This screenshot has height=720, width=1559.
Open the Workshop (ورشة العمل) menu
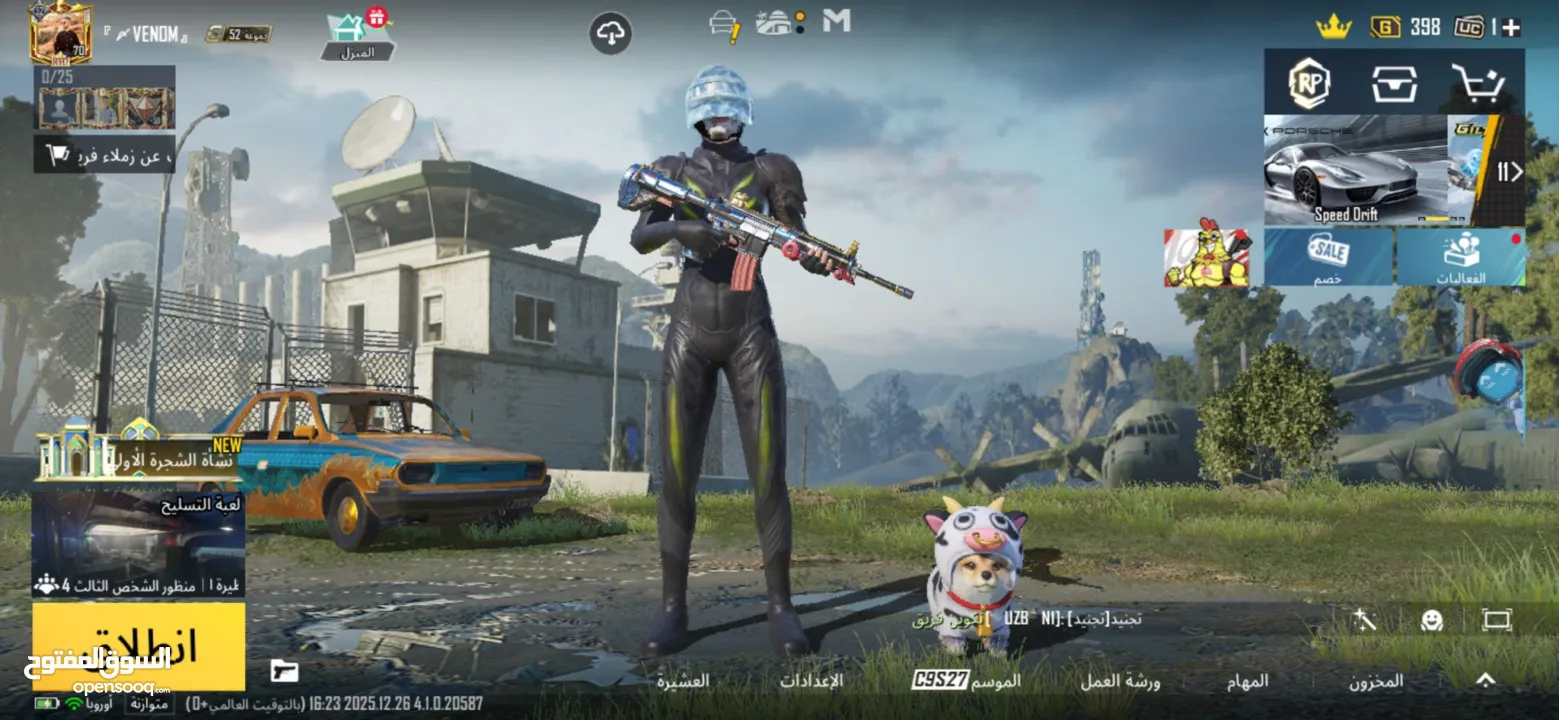[x=1120, y=681]
